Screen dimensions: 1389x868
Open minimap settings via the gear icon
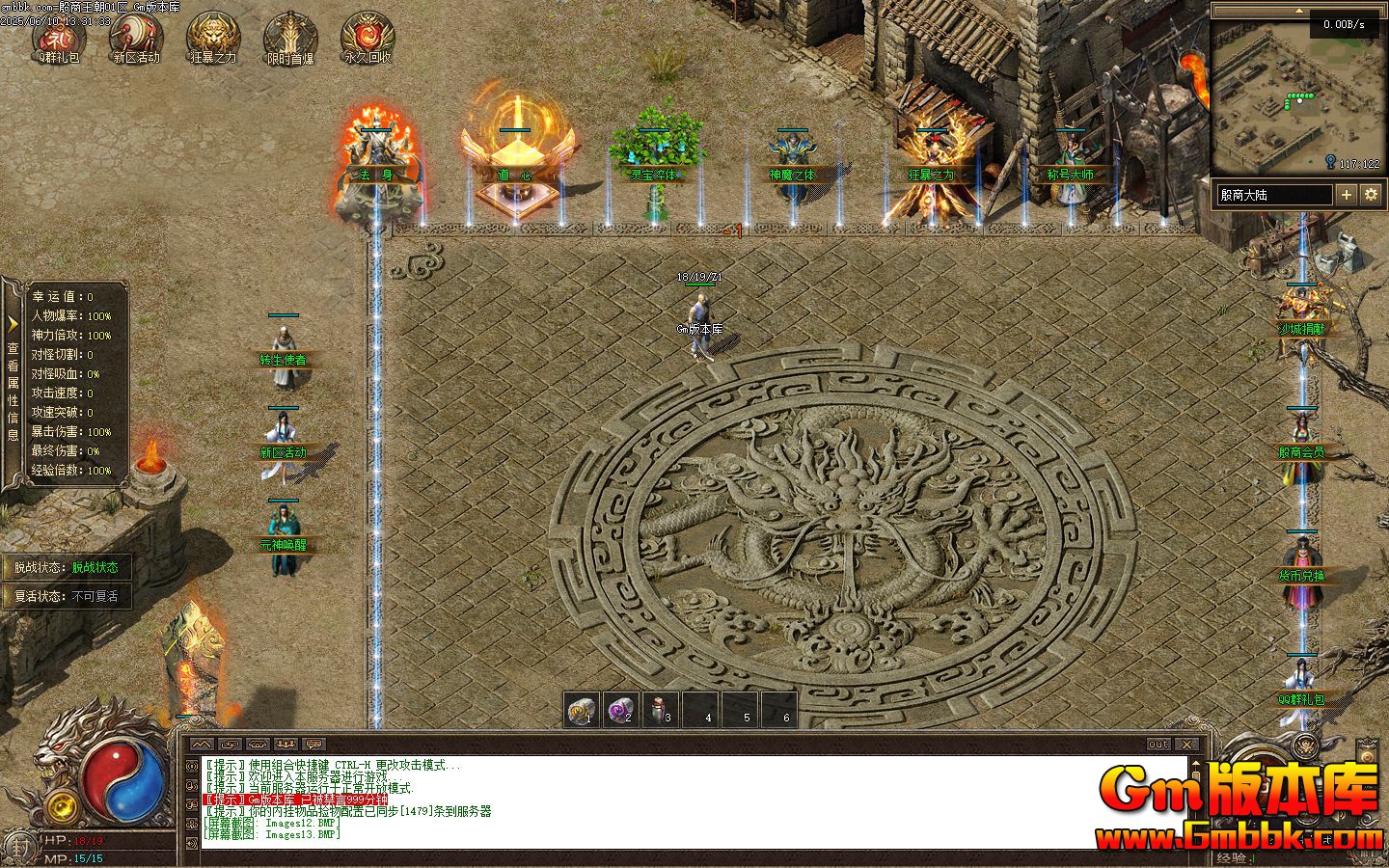click(x=1372, y=194)
